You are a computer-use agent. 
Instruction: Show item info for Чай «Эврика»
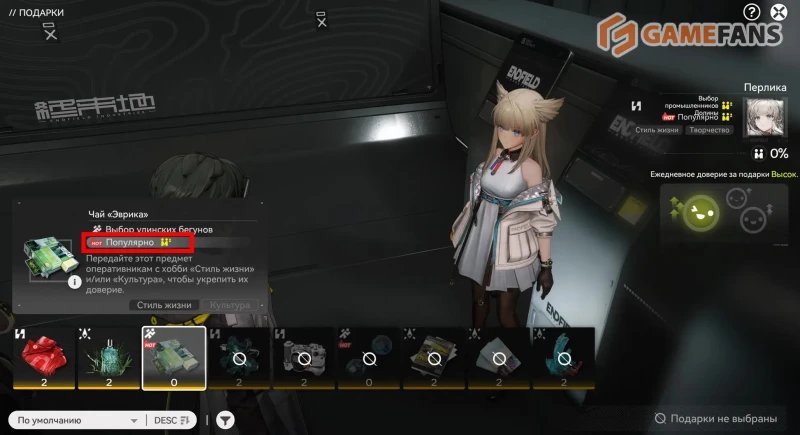(x=74, y=282)
